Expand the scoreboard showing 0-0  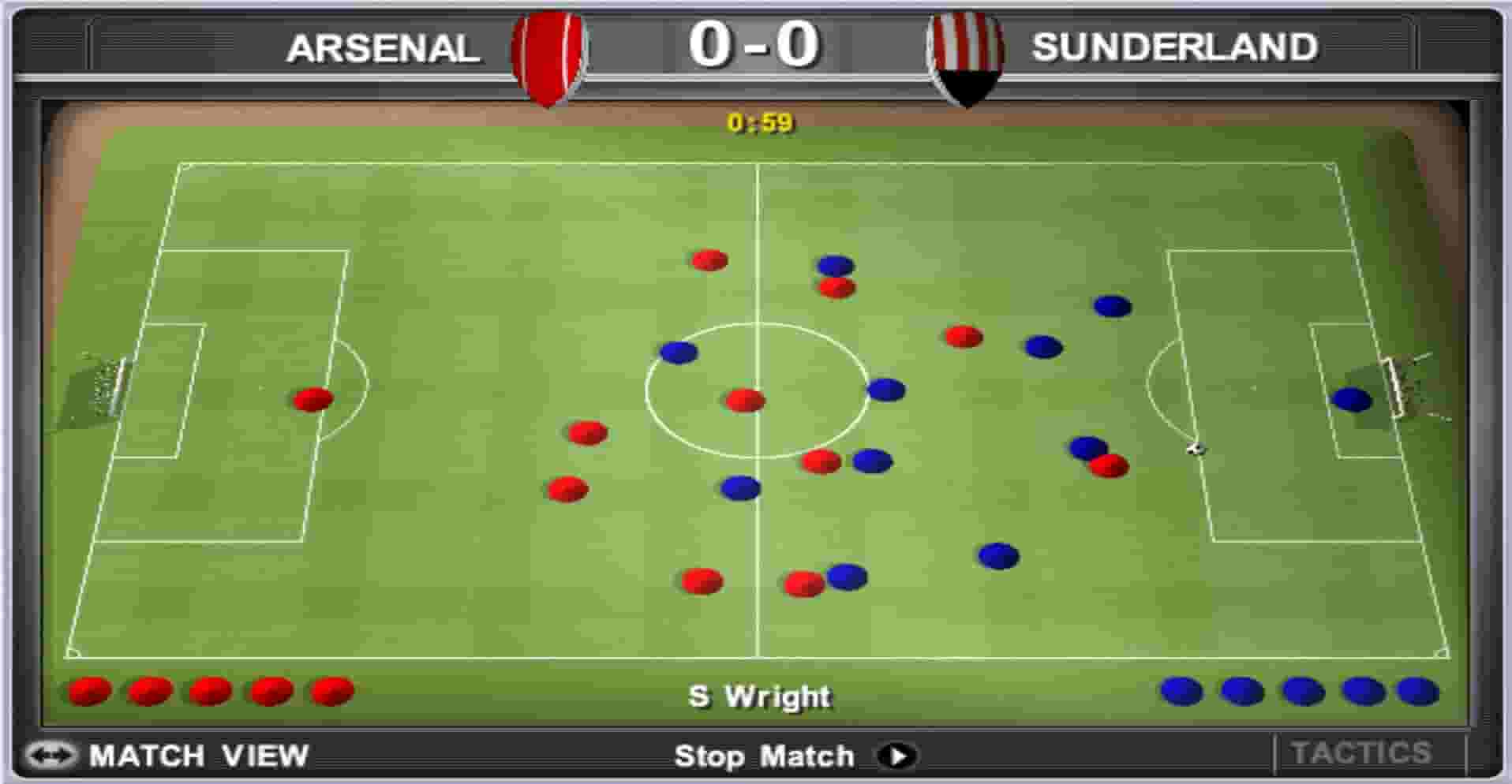coord(756,46)
